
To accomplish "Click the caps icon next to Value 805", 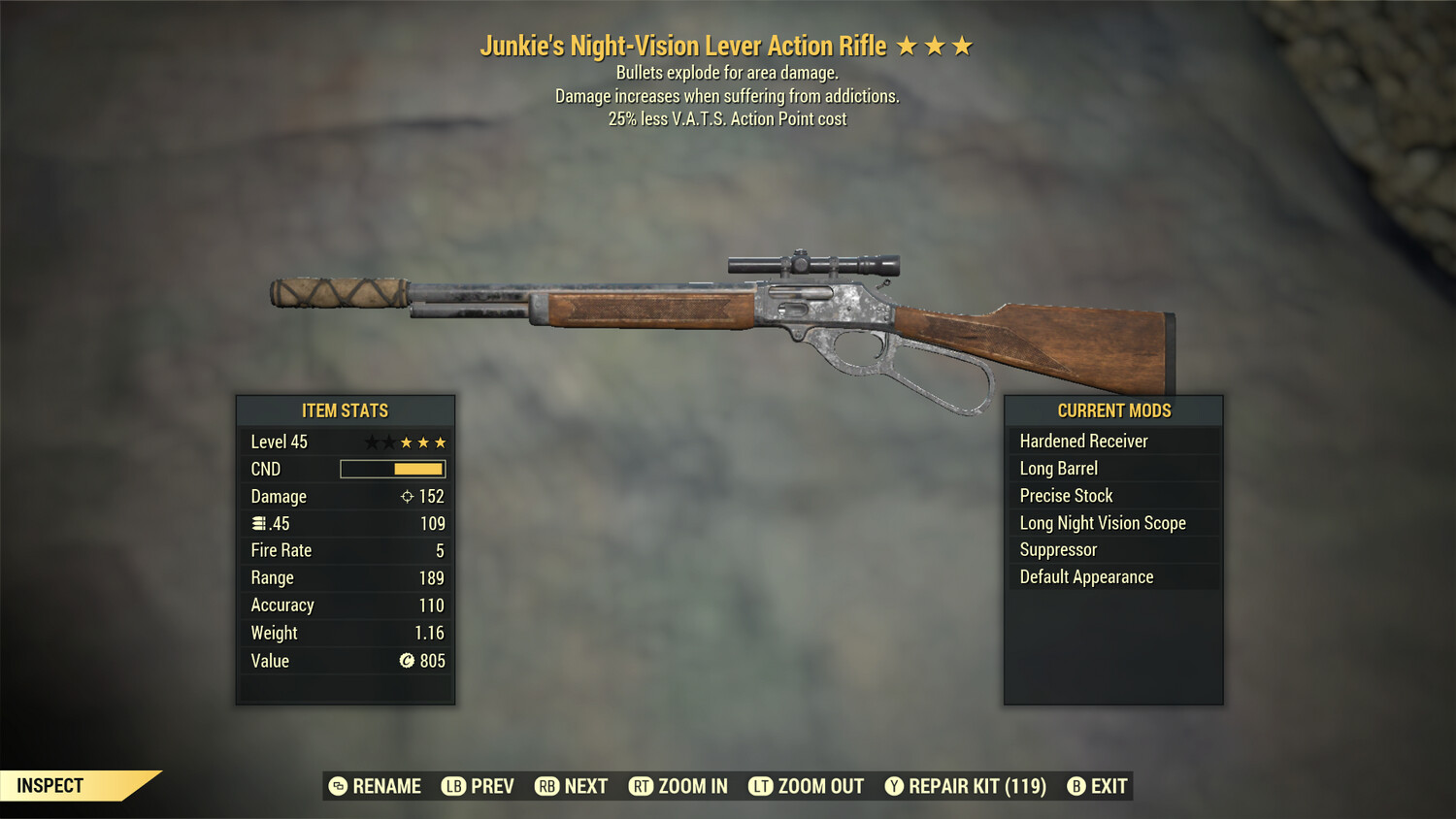I will tap(408, 661).
